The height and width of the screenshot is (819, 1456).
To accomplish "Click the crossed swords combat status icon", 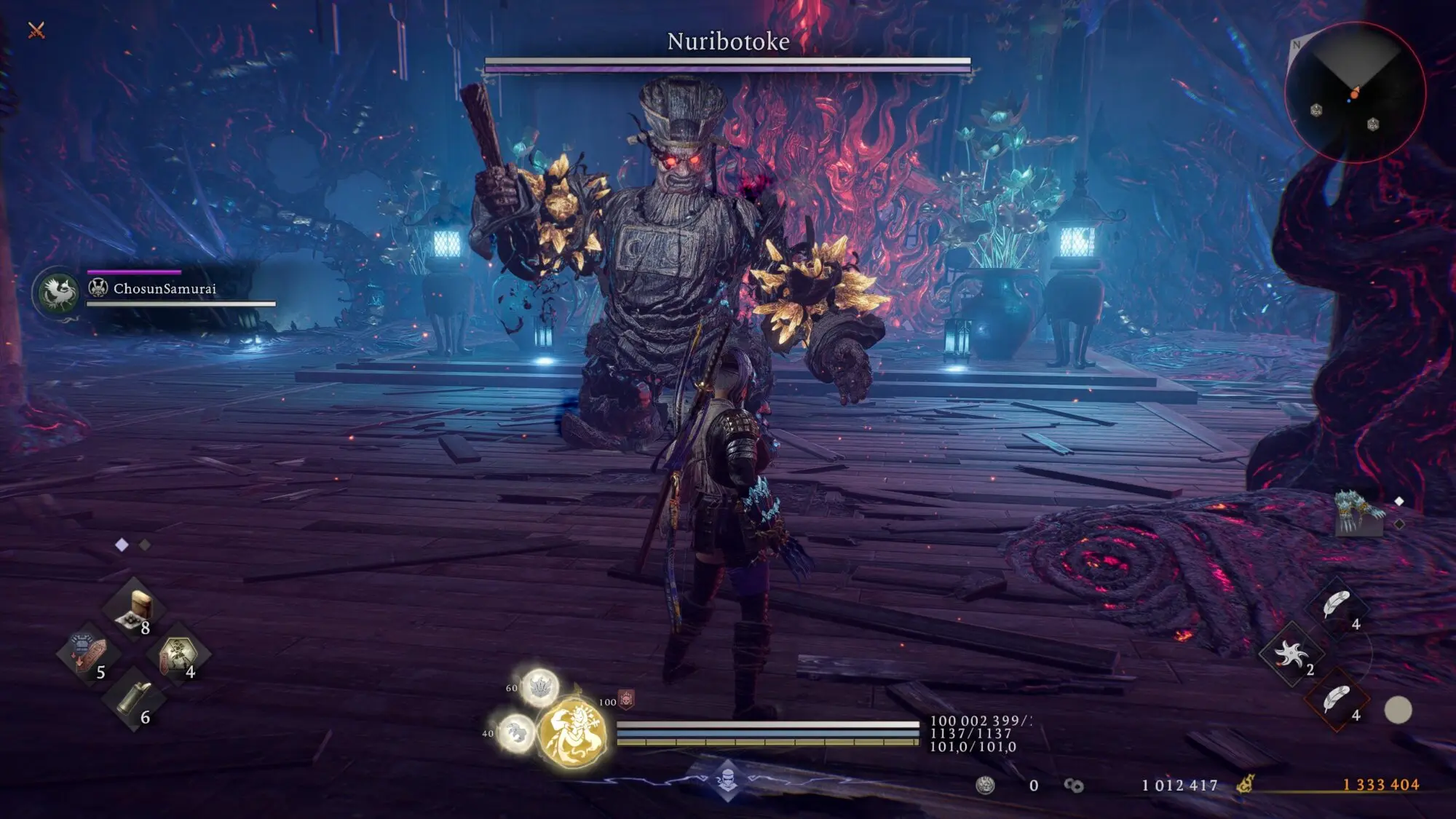I will [x=36, y=31].
